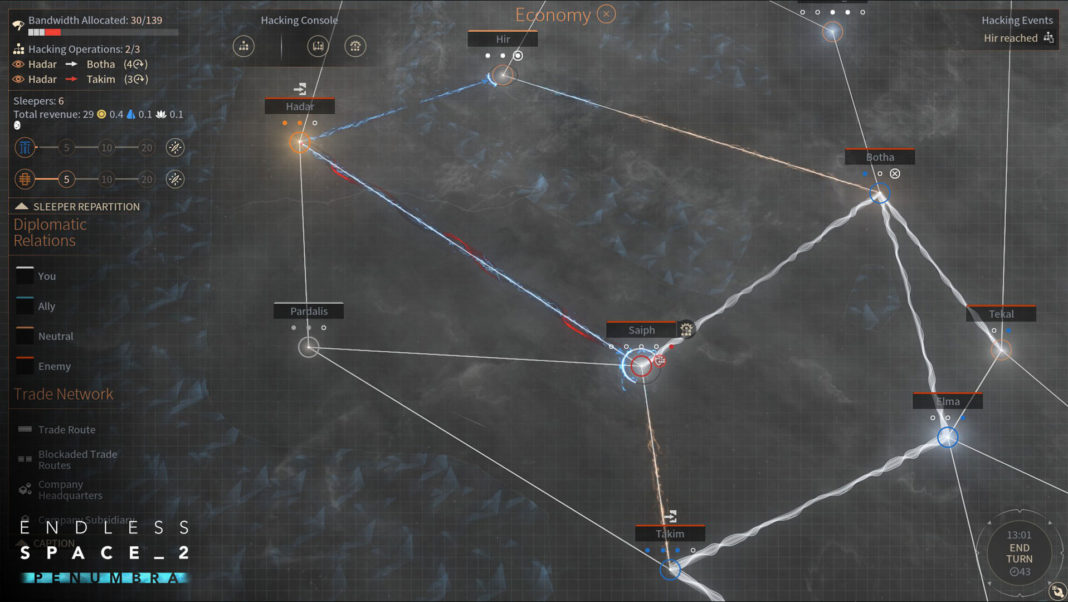Cancel the Botha hacking target marker
1068x602 pixels.
tap(895, 174)
